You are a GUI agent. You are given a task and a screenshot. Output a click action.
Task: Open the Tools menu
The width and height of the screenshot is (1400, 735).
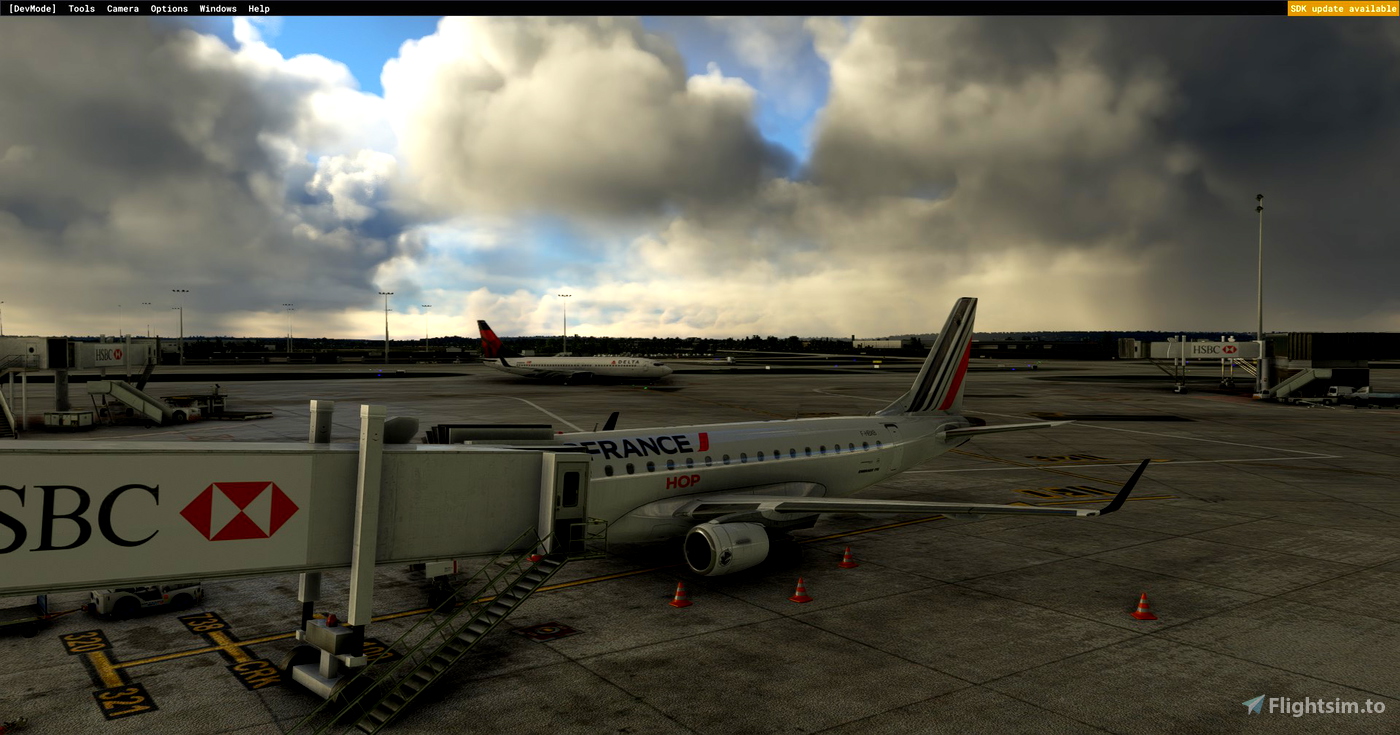point(80,8)
